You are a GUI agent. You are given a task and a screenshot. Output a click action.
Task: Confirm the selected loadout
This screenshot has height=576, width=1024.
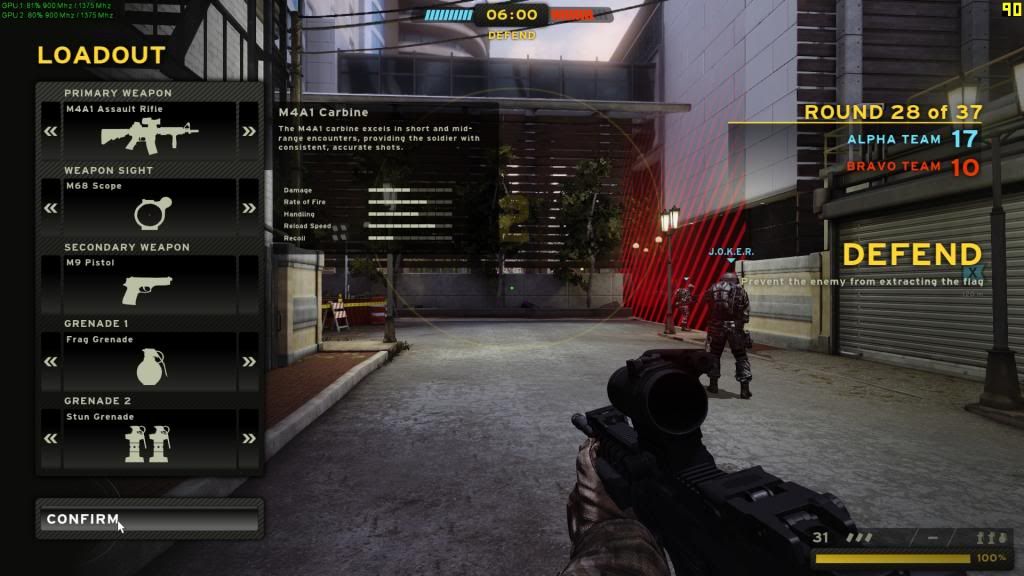point(148,520)
